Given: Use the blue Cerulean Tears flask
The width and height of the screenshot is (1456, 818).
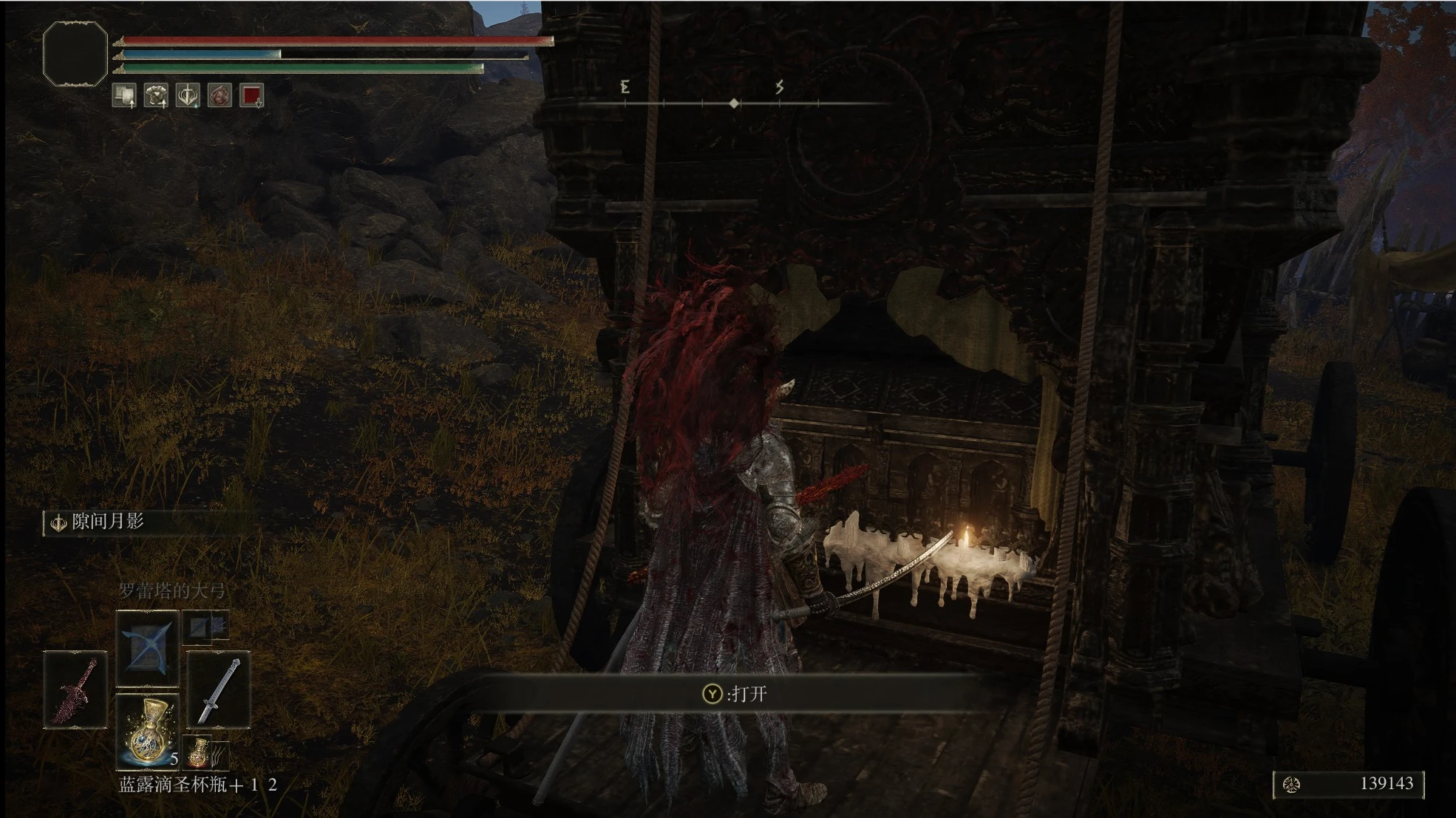Looking at the screenshot, I should tap(147, 730).
